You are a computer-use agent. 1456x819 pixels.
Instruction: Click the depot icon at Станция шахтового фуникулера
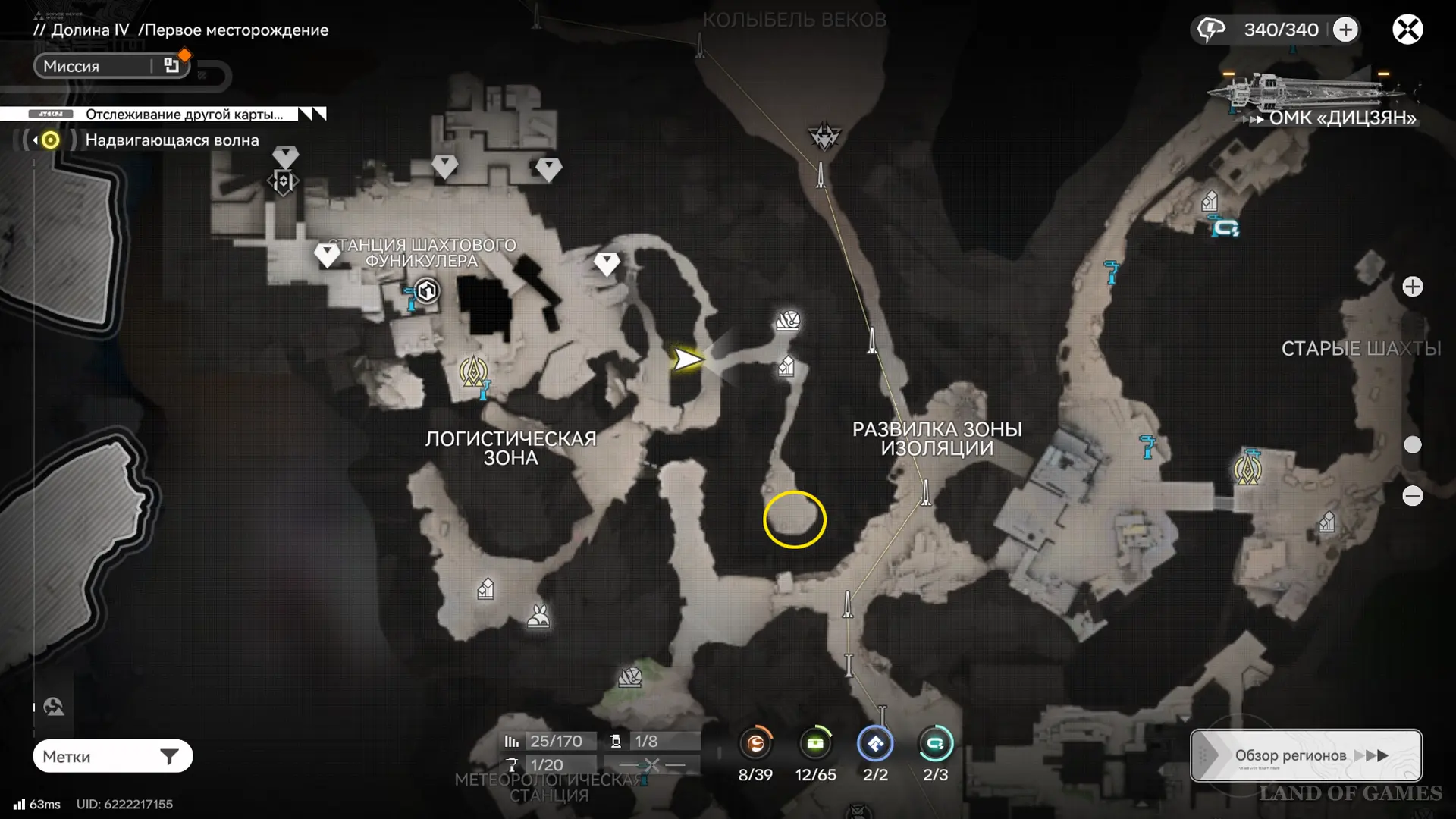tap(427, 290)
